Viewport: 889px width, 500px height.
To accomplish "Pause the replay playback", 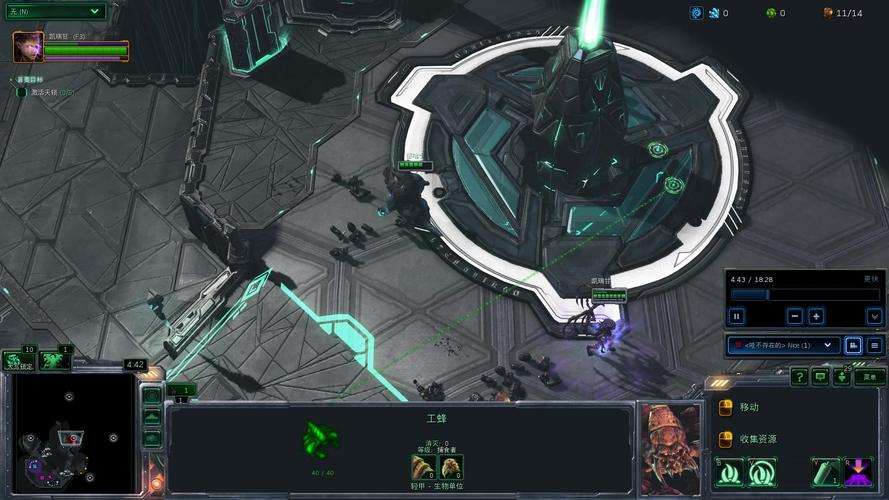I will point(737,316).
